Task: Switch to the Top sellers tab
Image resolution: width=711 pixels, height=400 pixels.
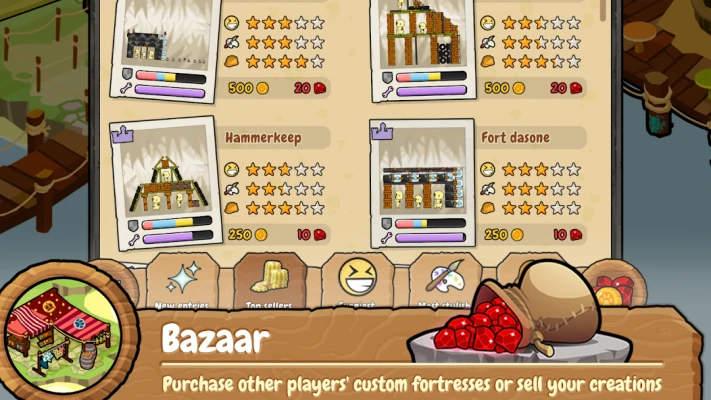Action: [x=267, y=283]
